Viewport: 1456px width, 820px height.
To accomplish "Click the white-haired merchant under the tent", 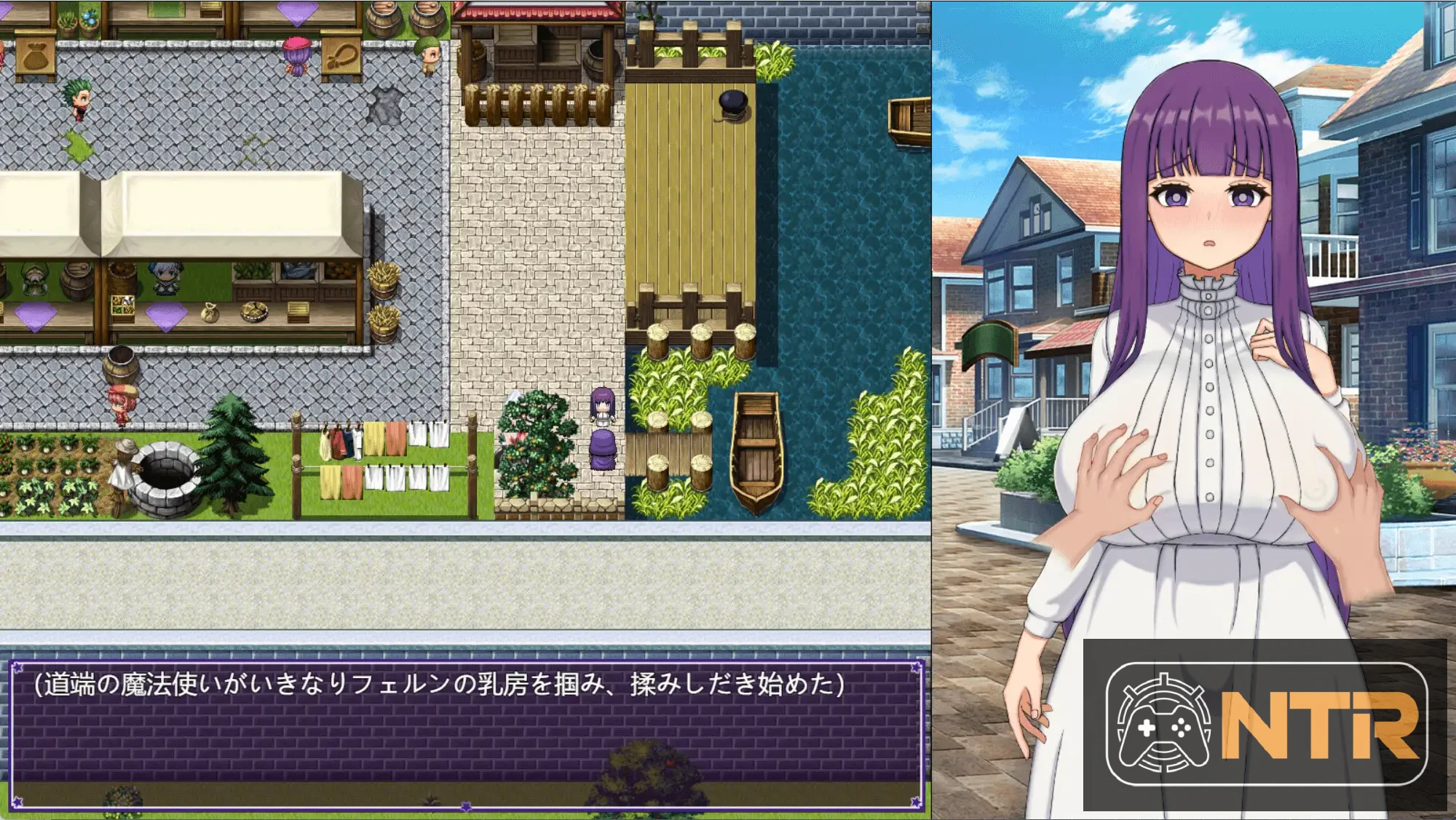I will (x=166, y=279).
